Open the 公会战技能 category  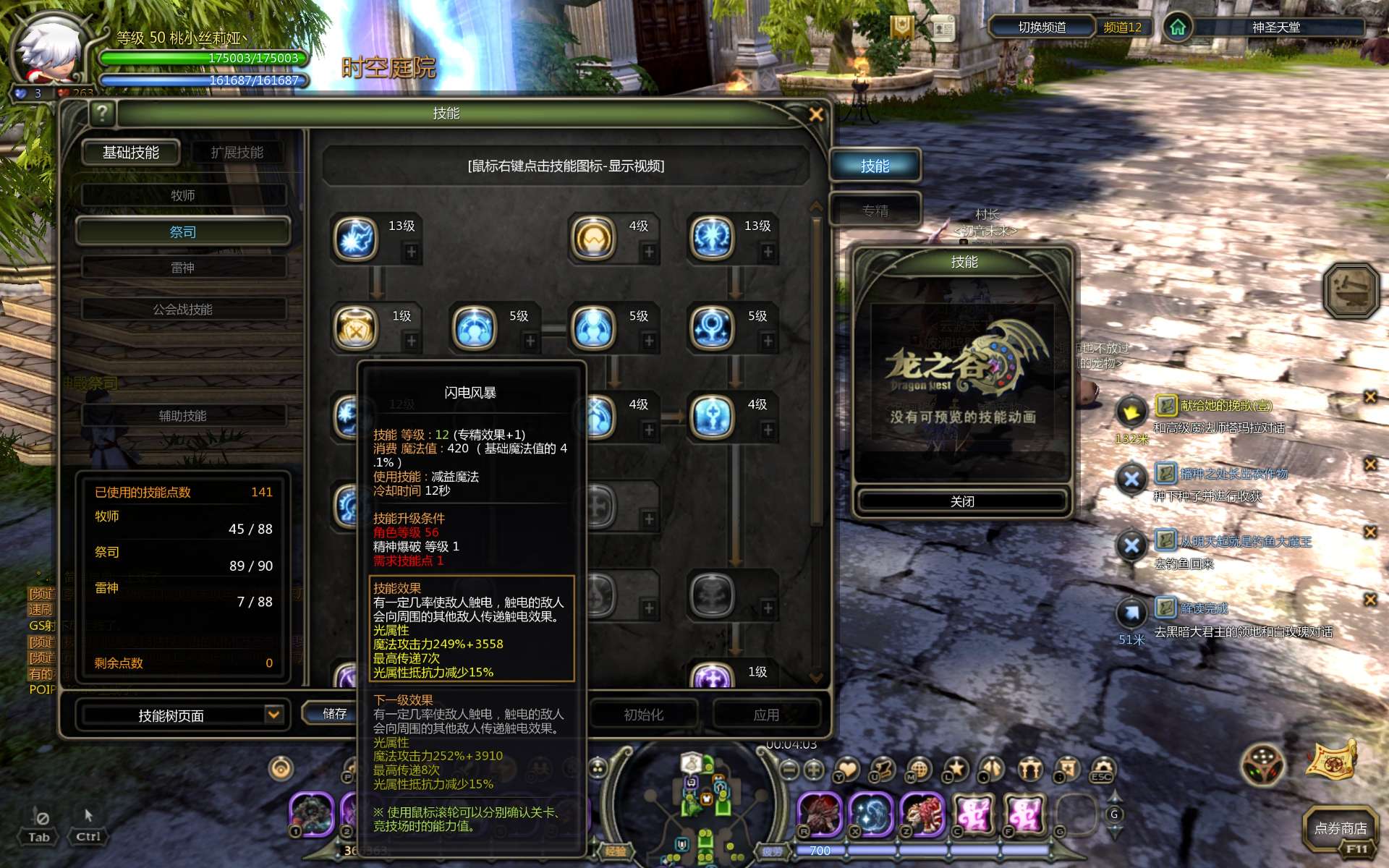(183, 310)
